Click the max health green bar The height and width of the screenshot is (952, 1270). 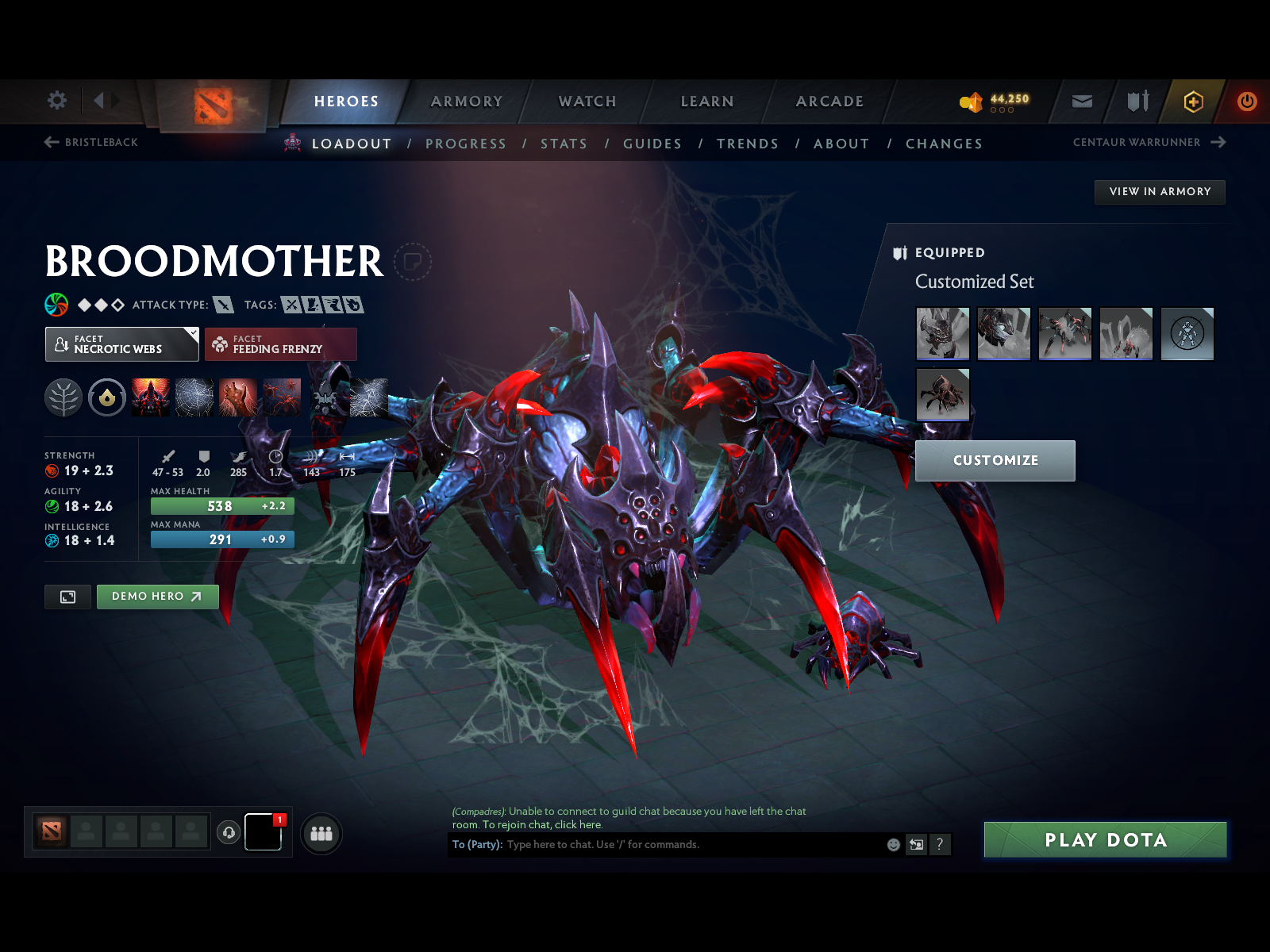221,505
